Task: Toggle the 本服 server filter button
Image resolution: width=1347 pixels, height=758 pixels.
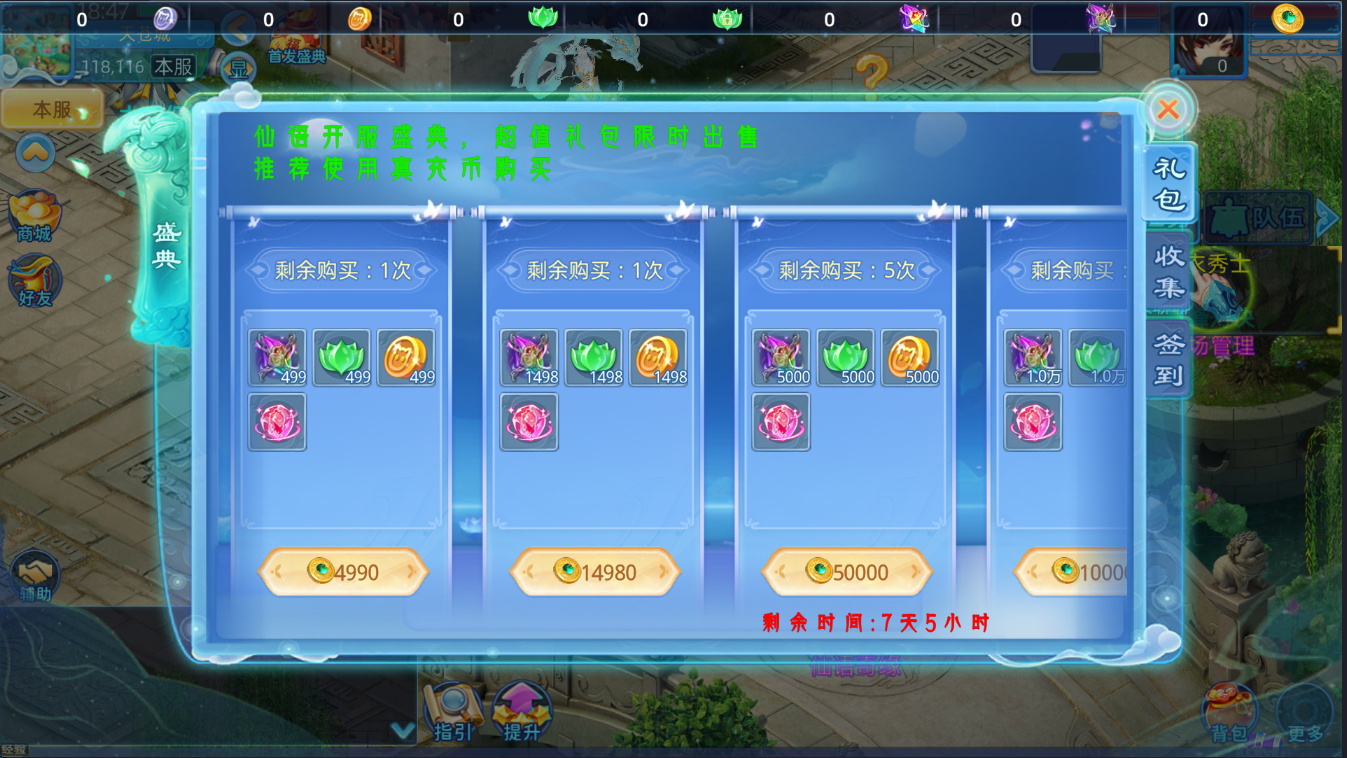Action: click(x=51, y=109)
